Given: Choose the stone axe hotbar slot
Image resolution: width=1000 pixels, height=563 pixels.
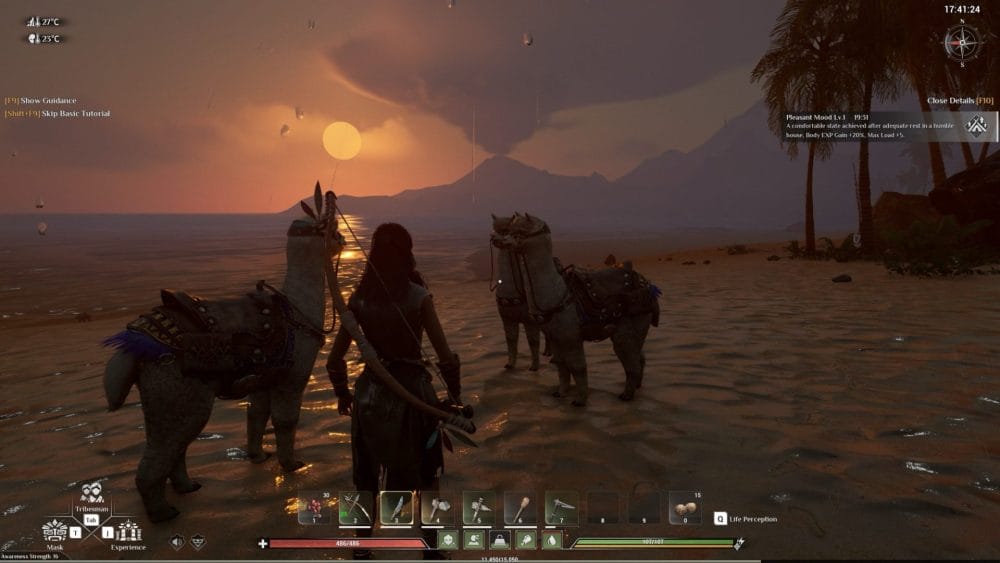Looking at the screenshot, I should click(x=437, y=508).
